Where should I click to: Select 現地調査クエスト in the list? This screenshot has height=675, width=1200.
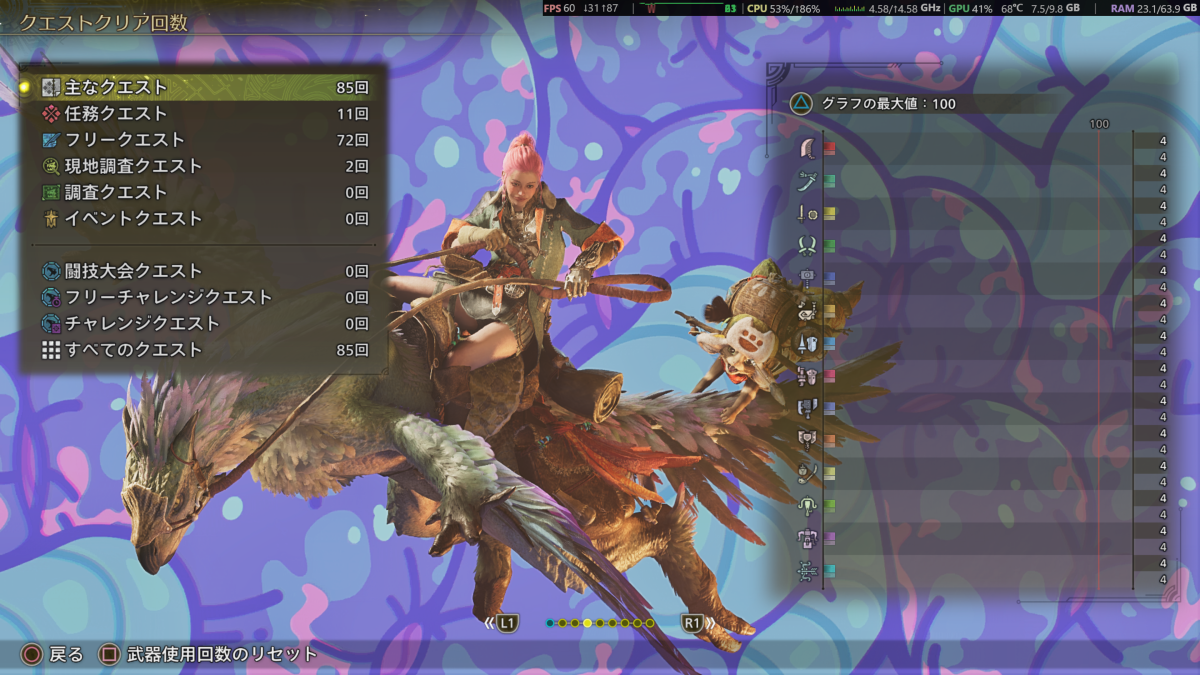[x=200, y=166]
